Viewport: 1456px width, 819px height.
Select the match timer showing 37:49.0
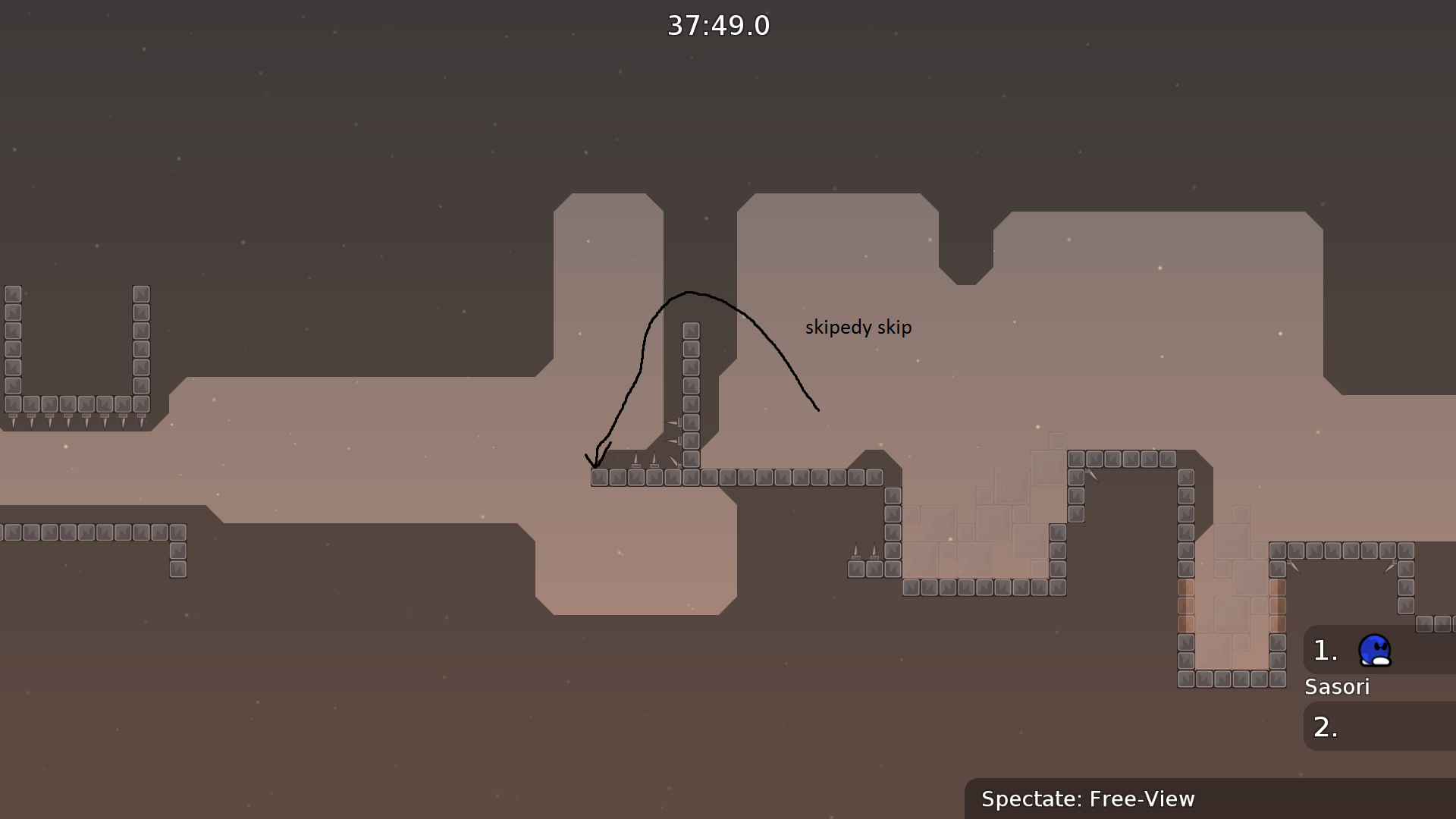click(x=717, y=25)
